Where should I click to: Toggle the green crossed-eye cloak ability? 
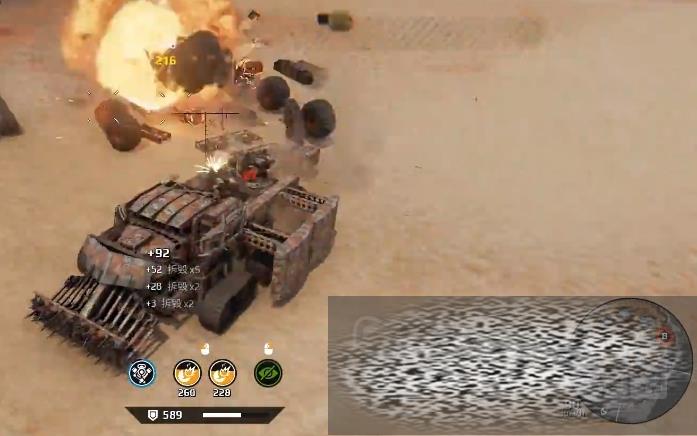tap(268, 373)
